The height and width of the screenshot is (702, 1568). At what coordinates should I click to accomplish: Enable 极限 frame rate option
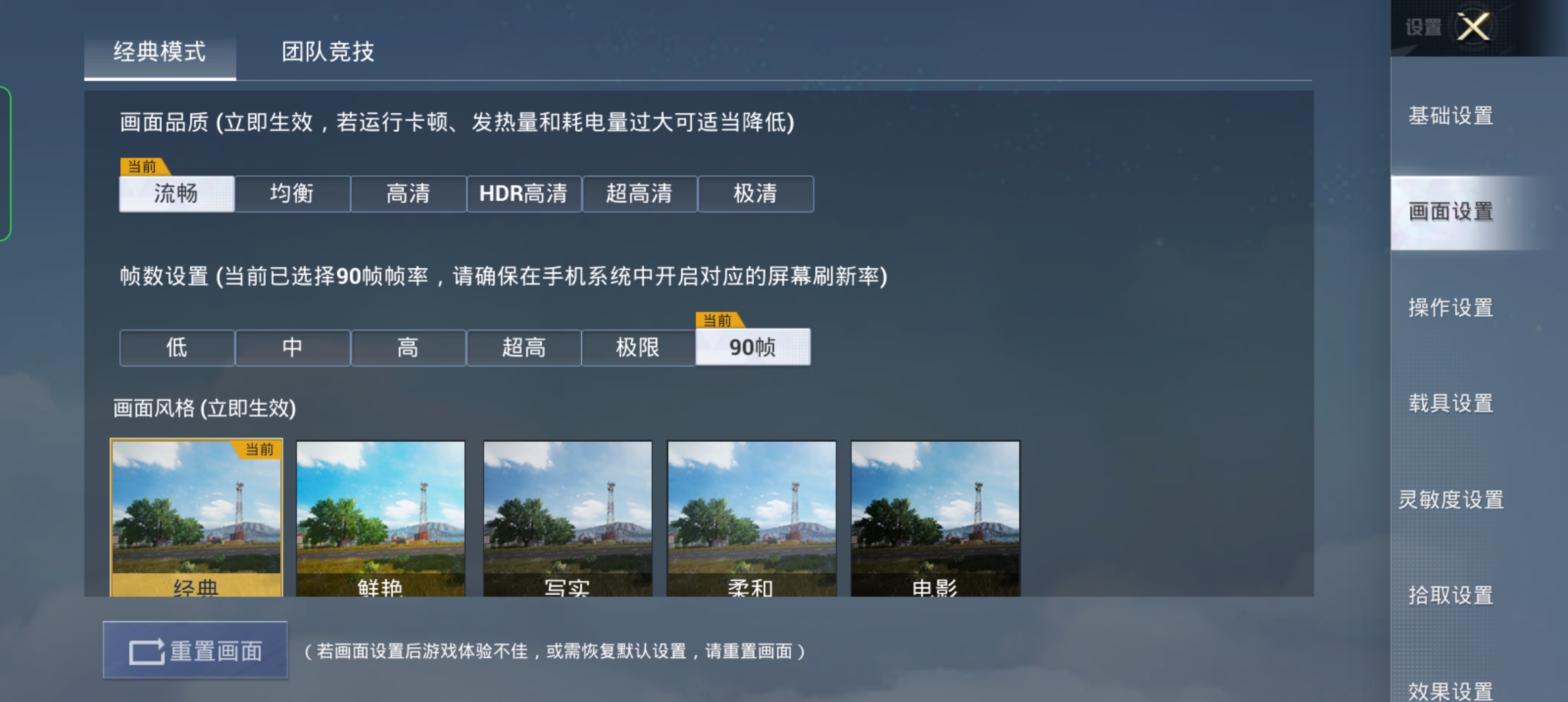click(x=639, y=348)
